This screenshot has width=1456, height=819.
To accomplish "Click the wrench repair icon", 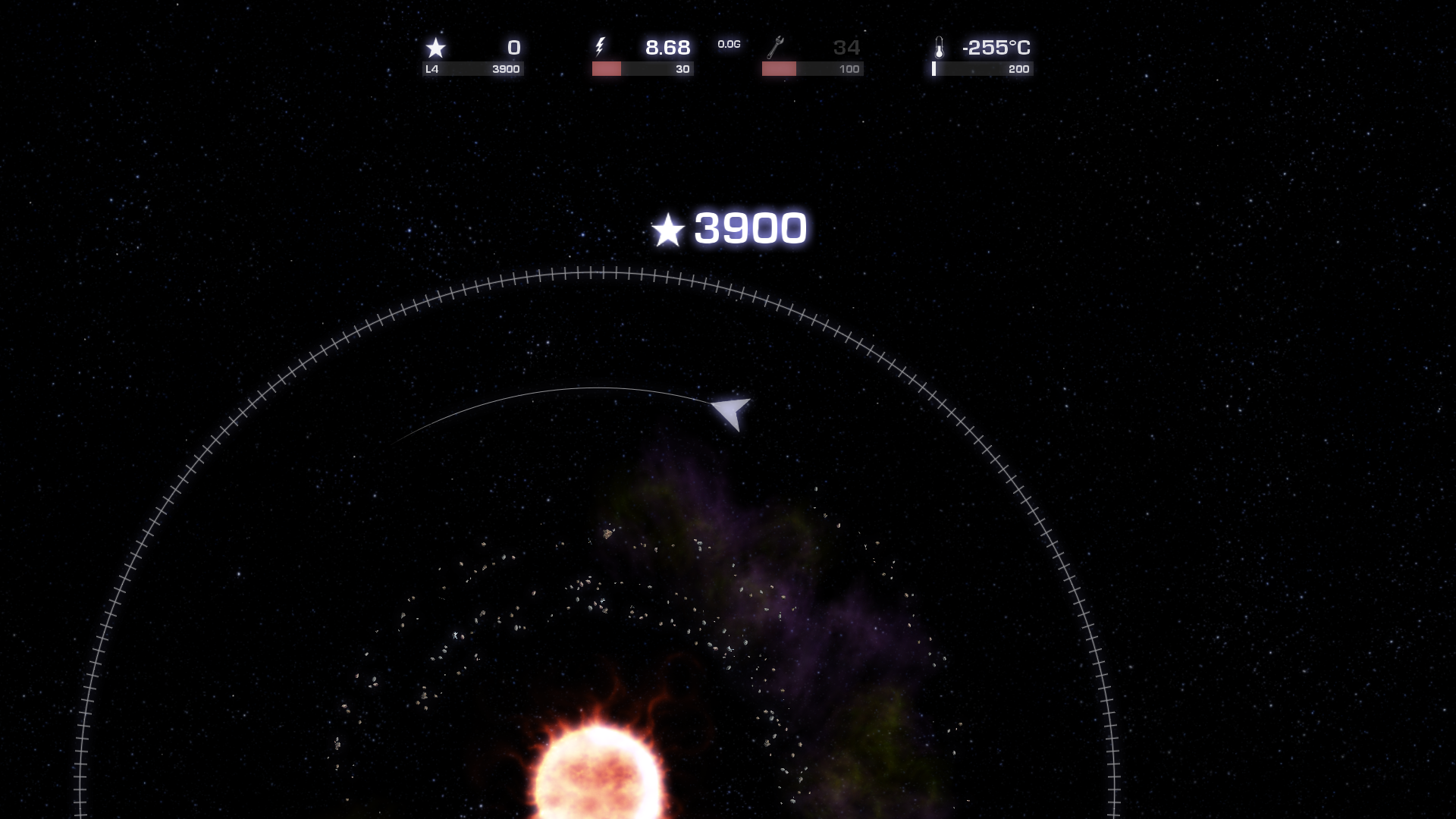I will [x=775, y=48].
